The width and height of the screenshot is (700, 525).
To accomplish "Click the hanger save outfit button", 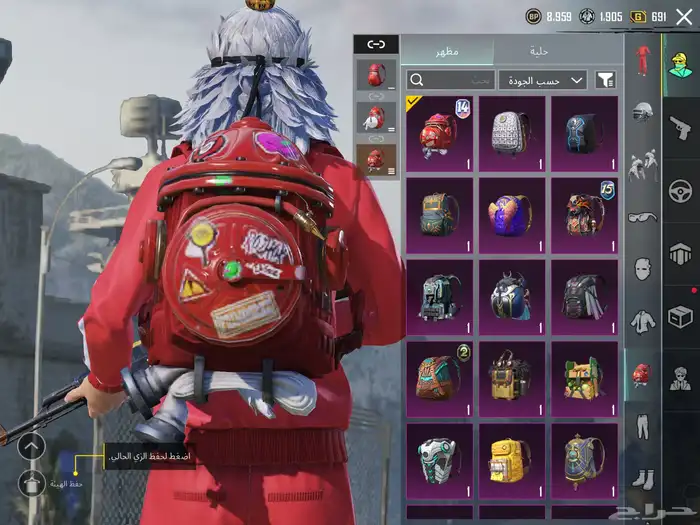I will [x=32, y=484].
